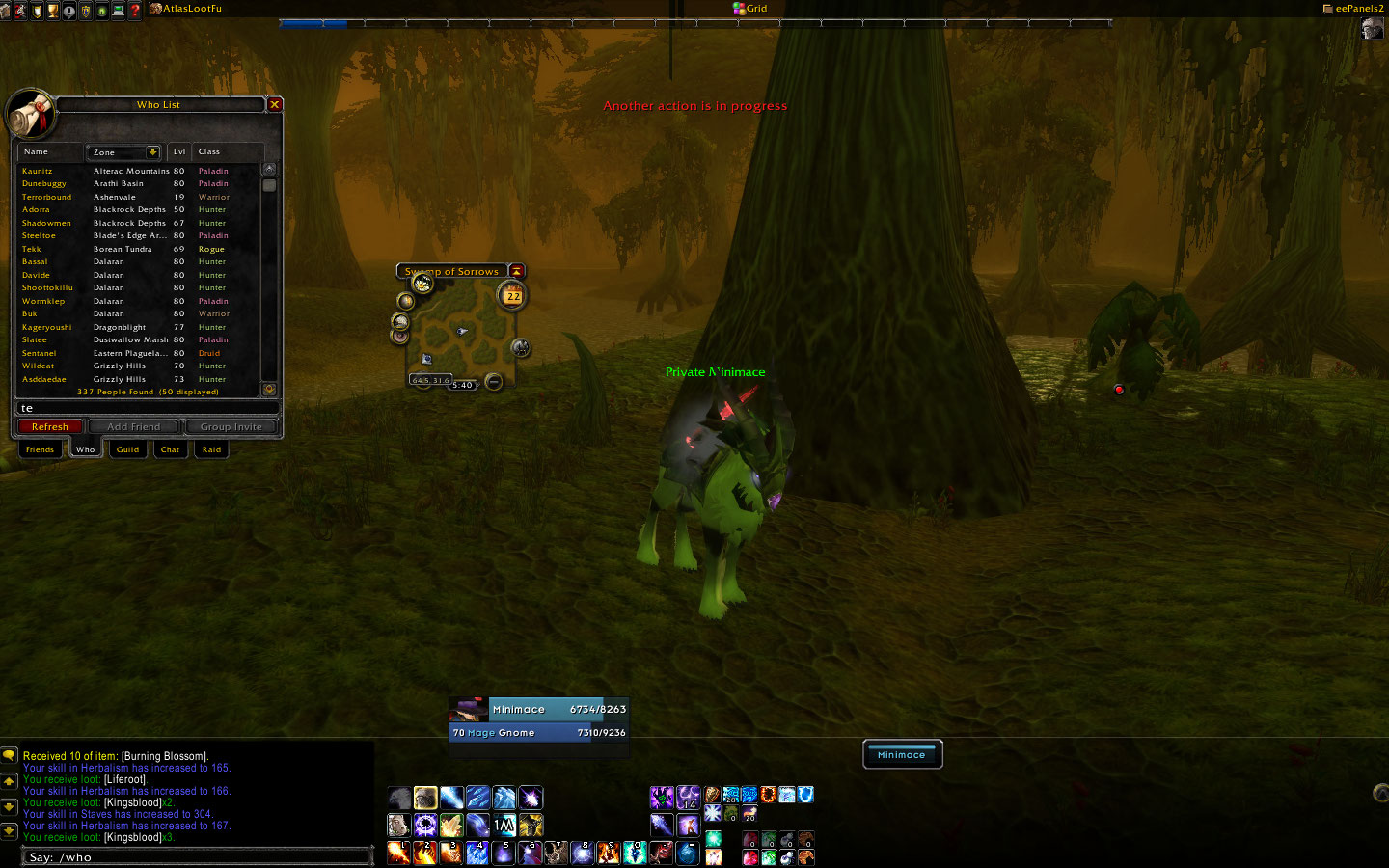Open the Zone column dropdown

152,152
